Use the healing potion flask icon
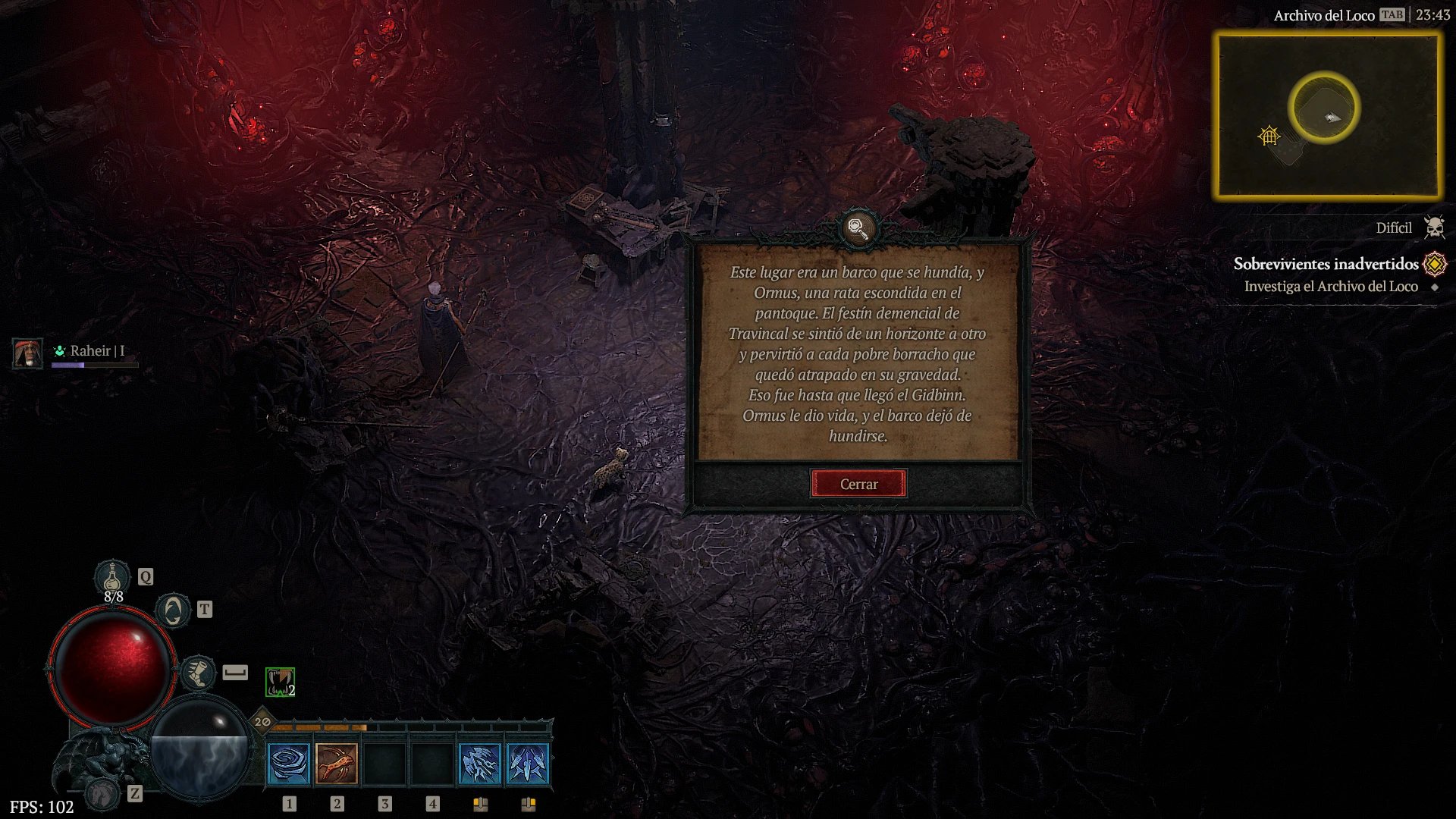1456x819 pixels. pyautogui.click(x=112, y=578)
